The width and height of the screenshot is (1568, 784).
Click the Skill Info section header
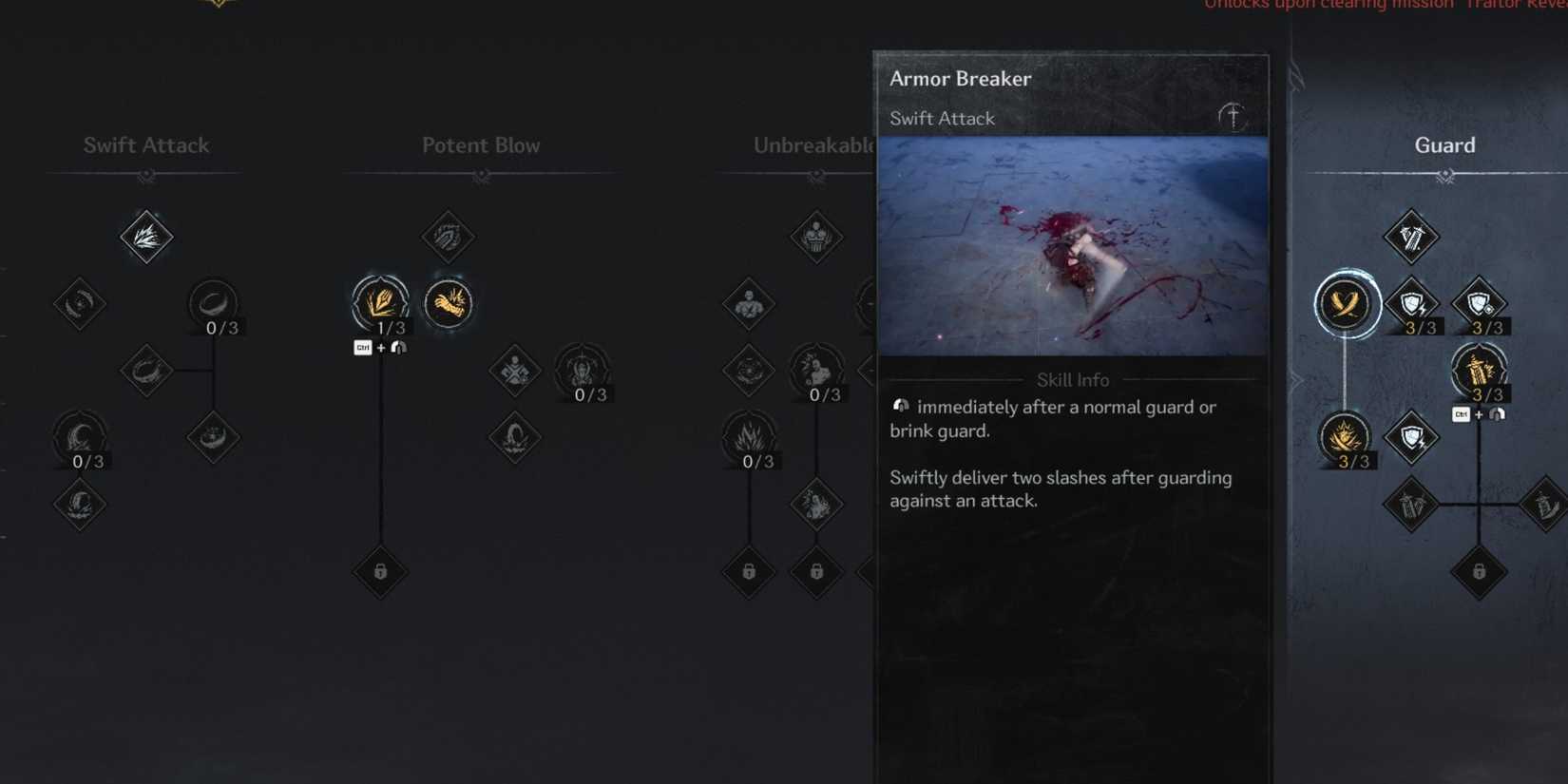[x=1072, y=379]
